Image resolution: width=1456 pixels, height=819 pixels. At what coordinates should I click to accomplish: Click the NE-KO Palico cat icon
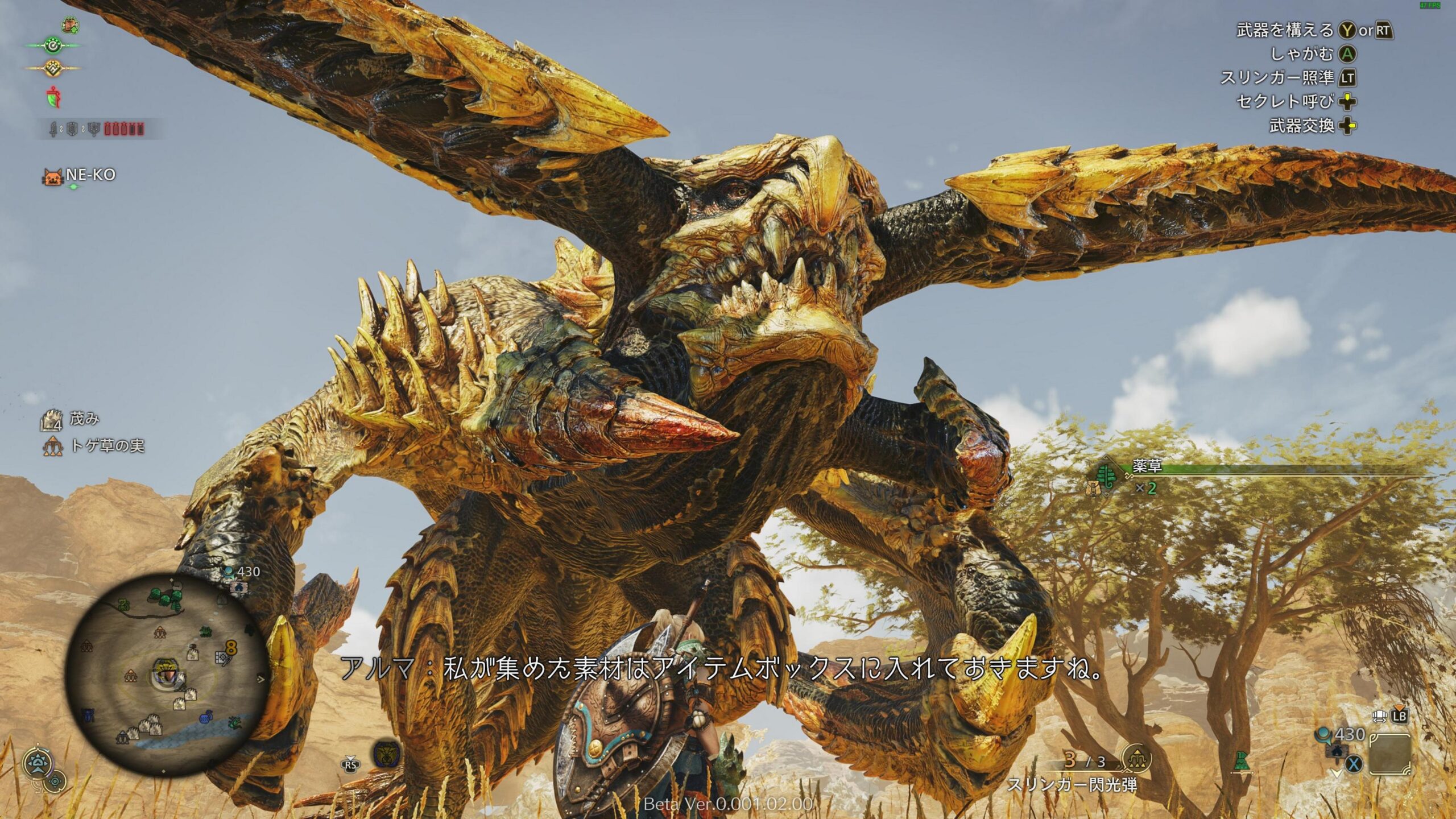52,177
